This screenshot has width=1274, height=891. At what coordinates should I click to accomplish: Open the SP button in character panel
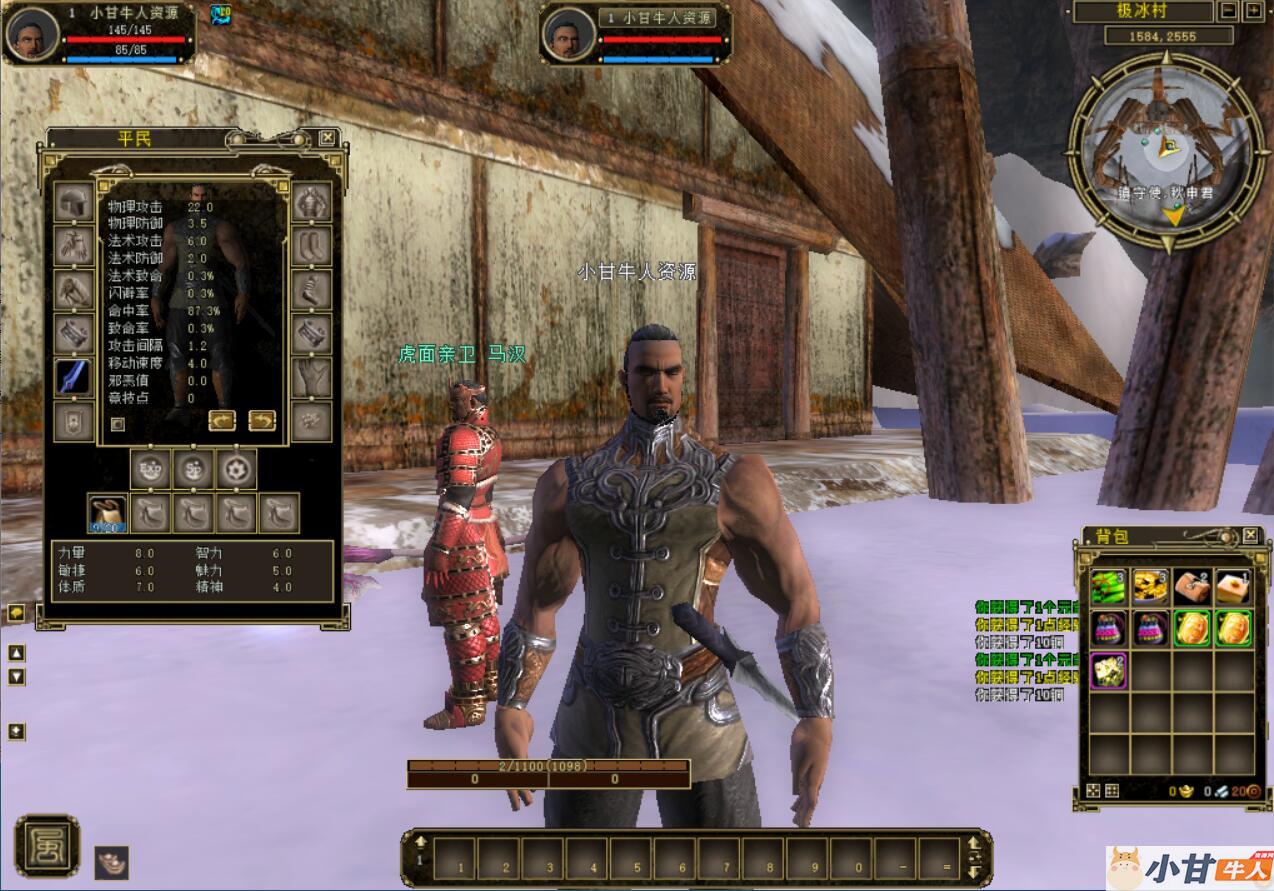[194, 469]
